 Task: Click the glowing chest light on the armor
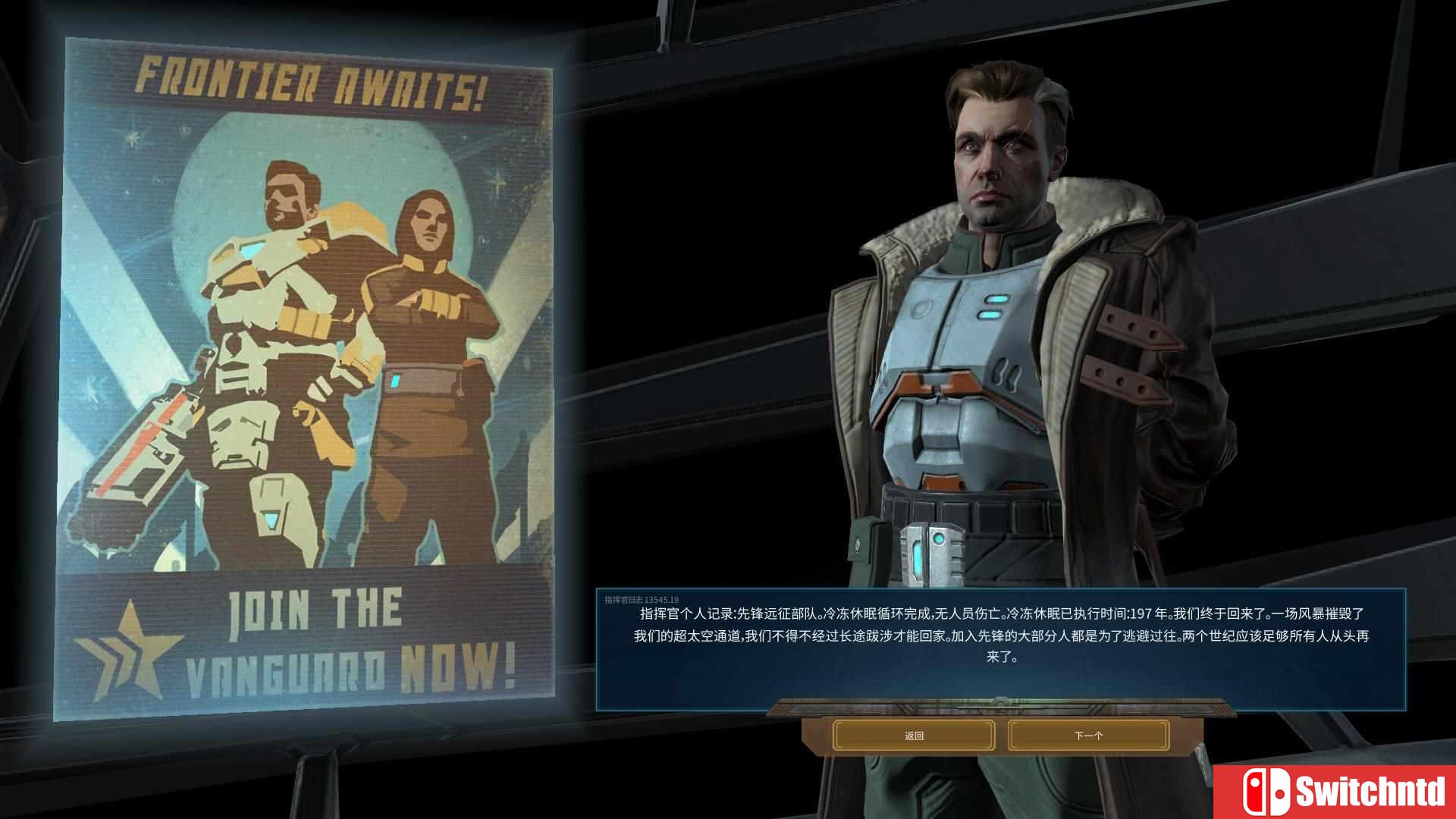[993, 302]
